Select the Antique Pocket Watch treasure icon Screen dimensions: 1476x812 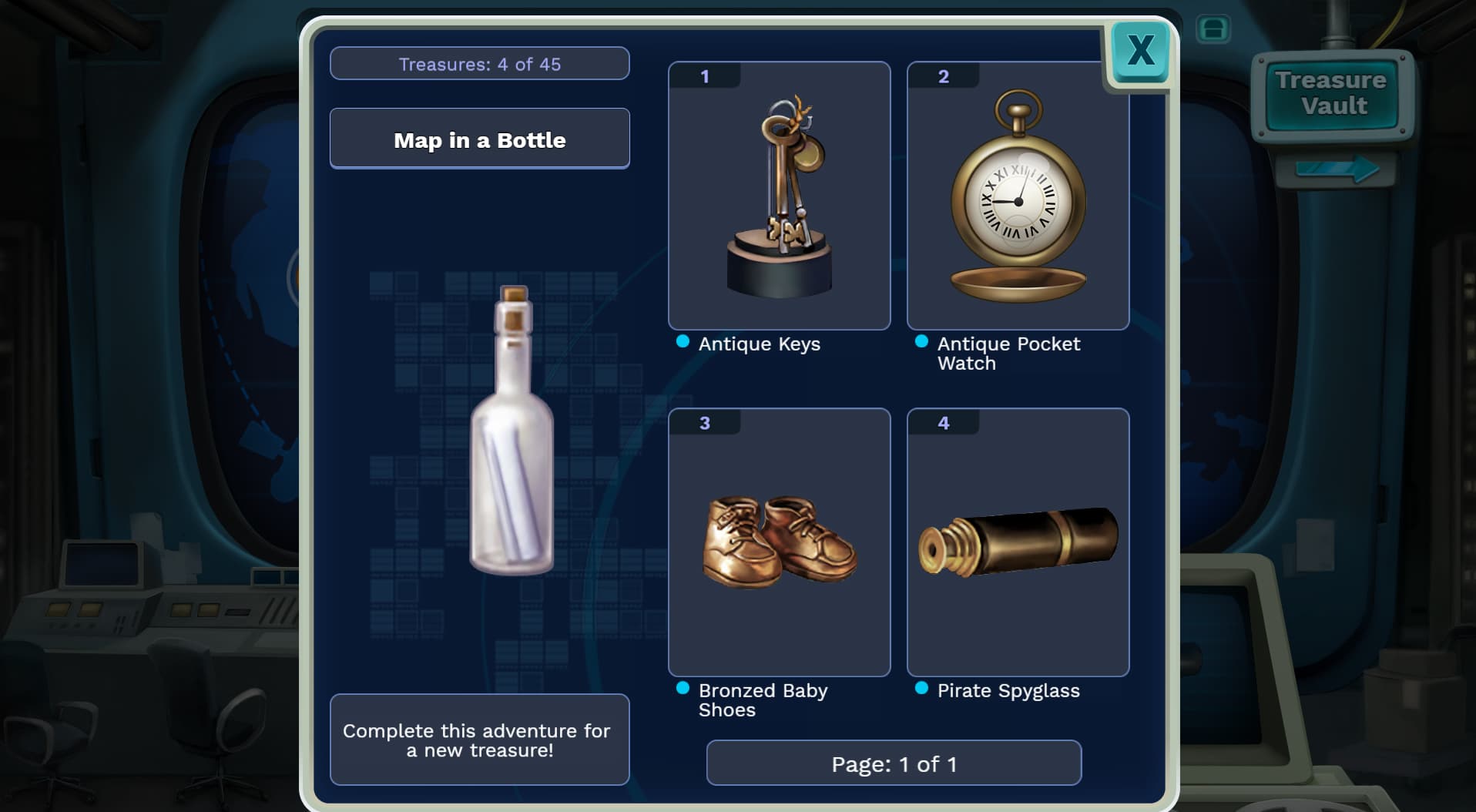pos(1018,195)
